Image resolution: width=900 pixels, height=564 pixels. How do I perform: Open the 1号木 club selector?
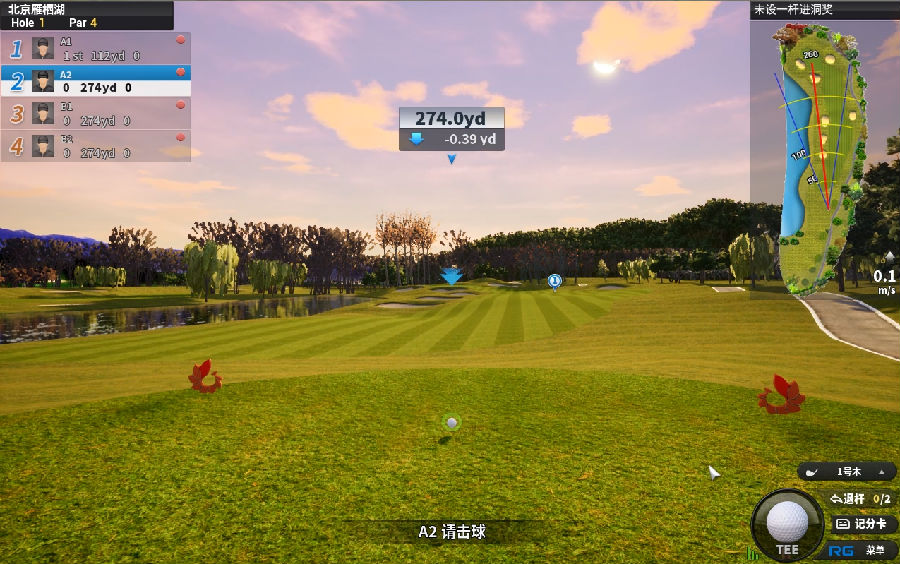tap(847, 471)
